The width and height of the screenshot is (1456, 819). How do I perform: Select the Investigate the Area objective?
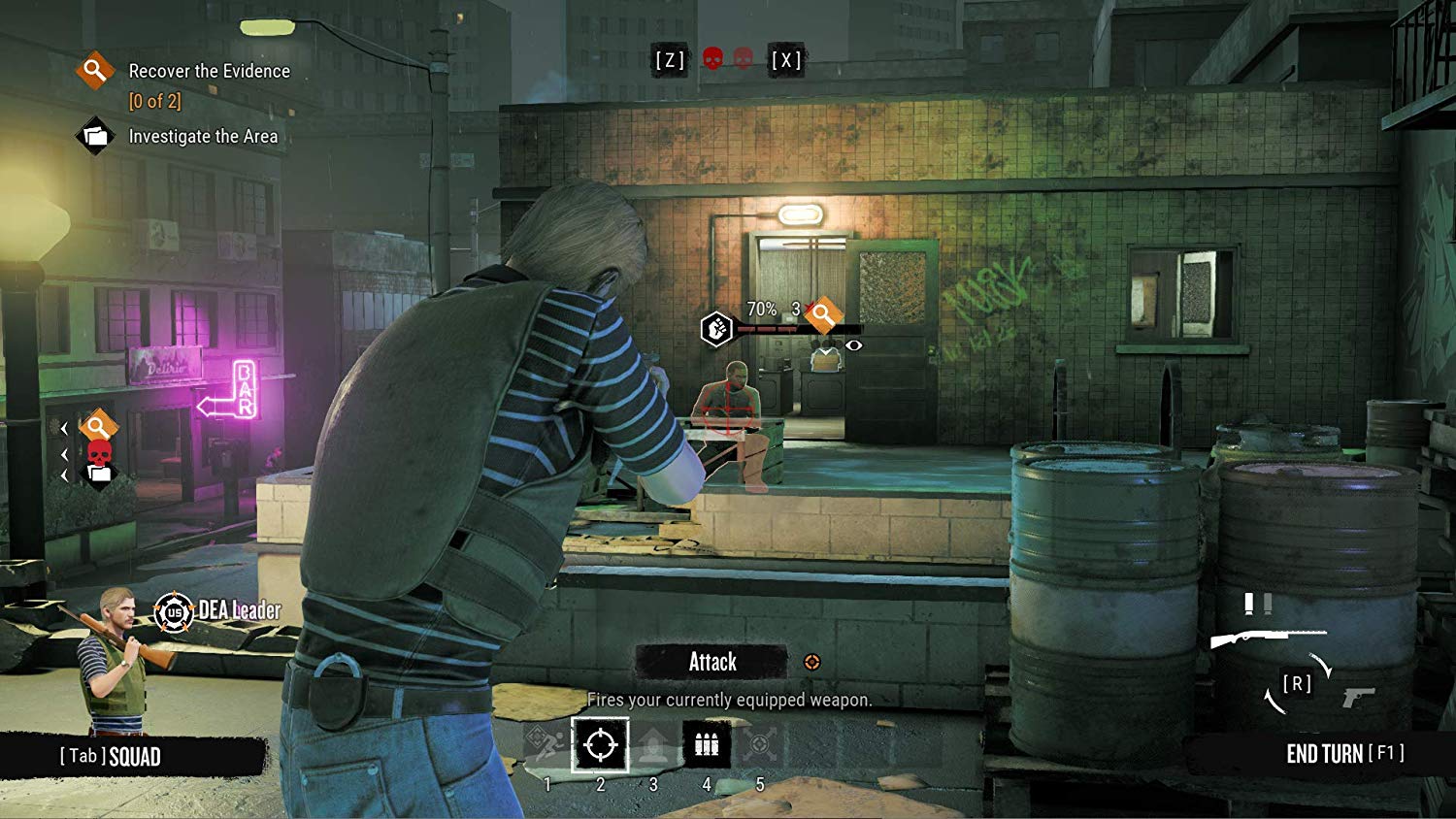click(x=202, y=136)
